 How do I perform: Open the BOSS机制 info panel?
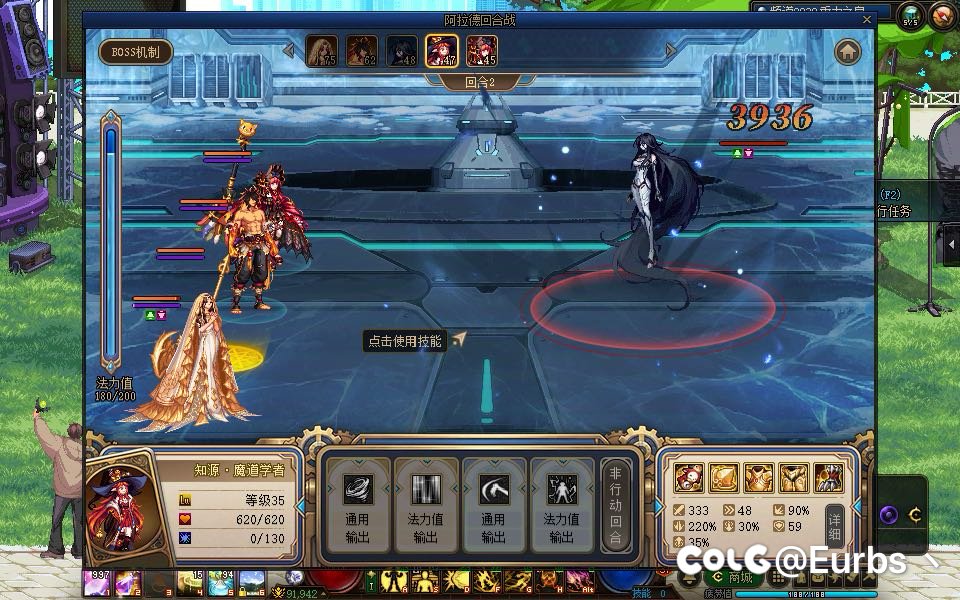[x=136, y=51]
